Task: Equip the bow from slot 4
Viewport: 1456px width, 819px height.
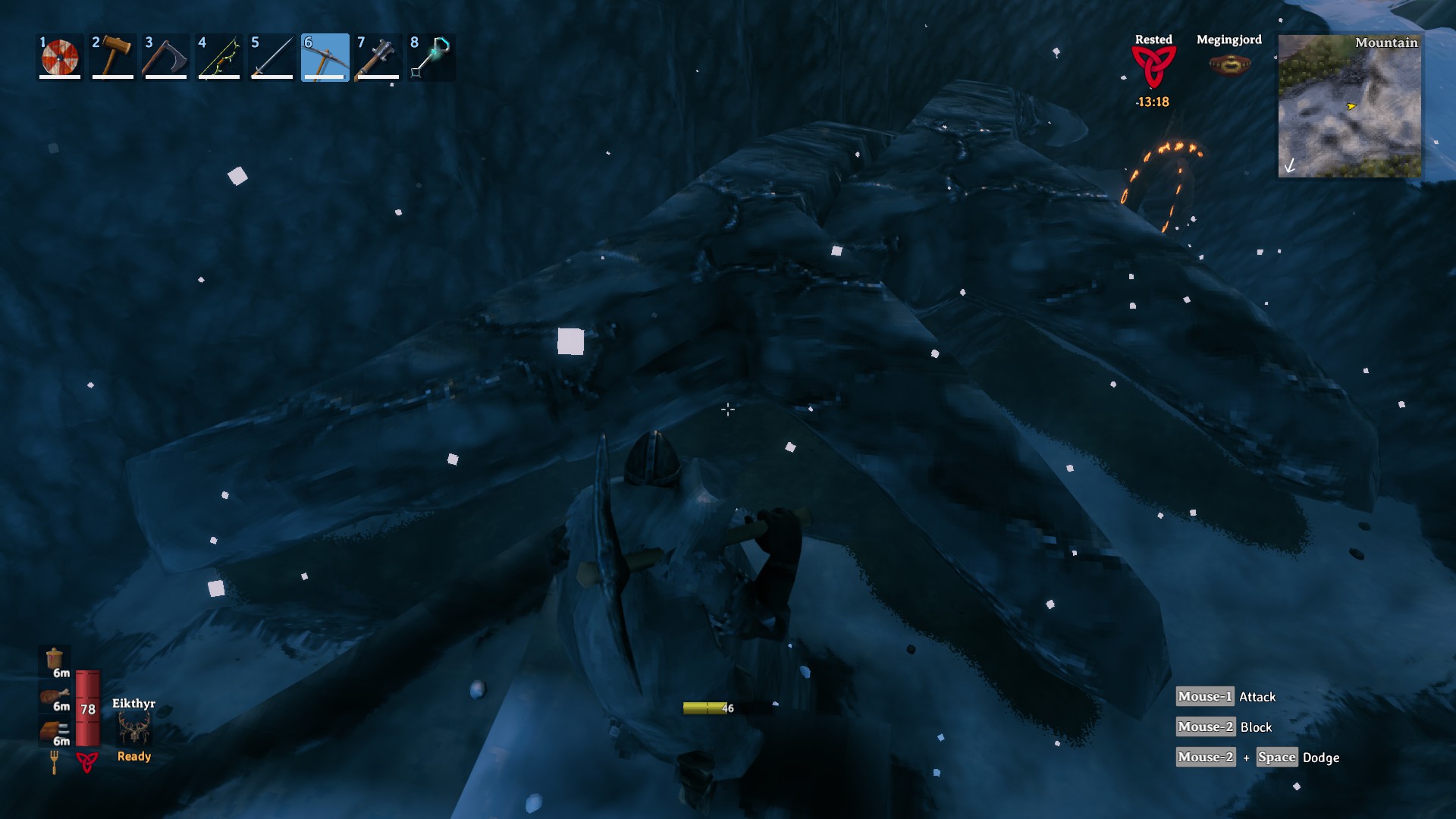Action: click(218, 55)
